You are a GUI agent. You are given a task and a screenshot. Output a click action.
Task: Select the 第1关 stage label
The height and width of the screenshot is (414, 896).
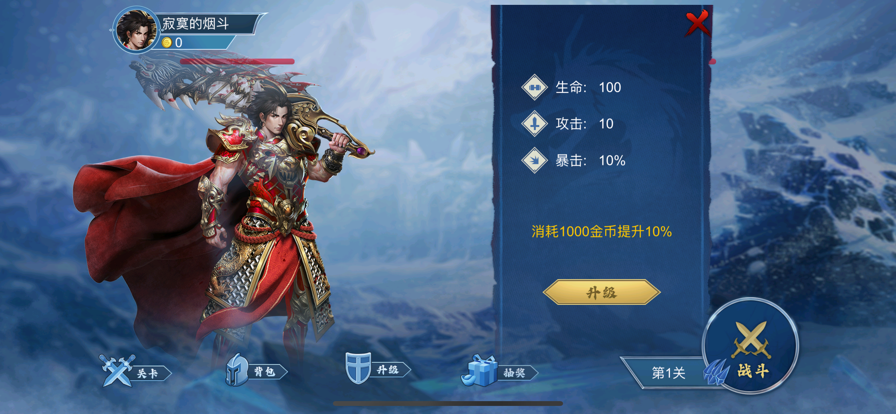667,372
